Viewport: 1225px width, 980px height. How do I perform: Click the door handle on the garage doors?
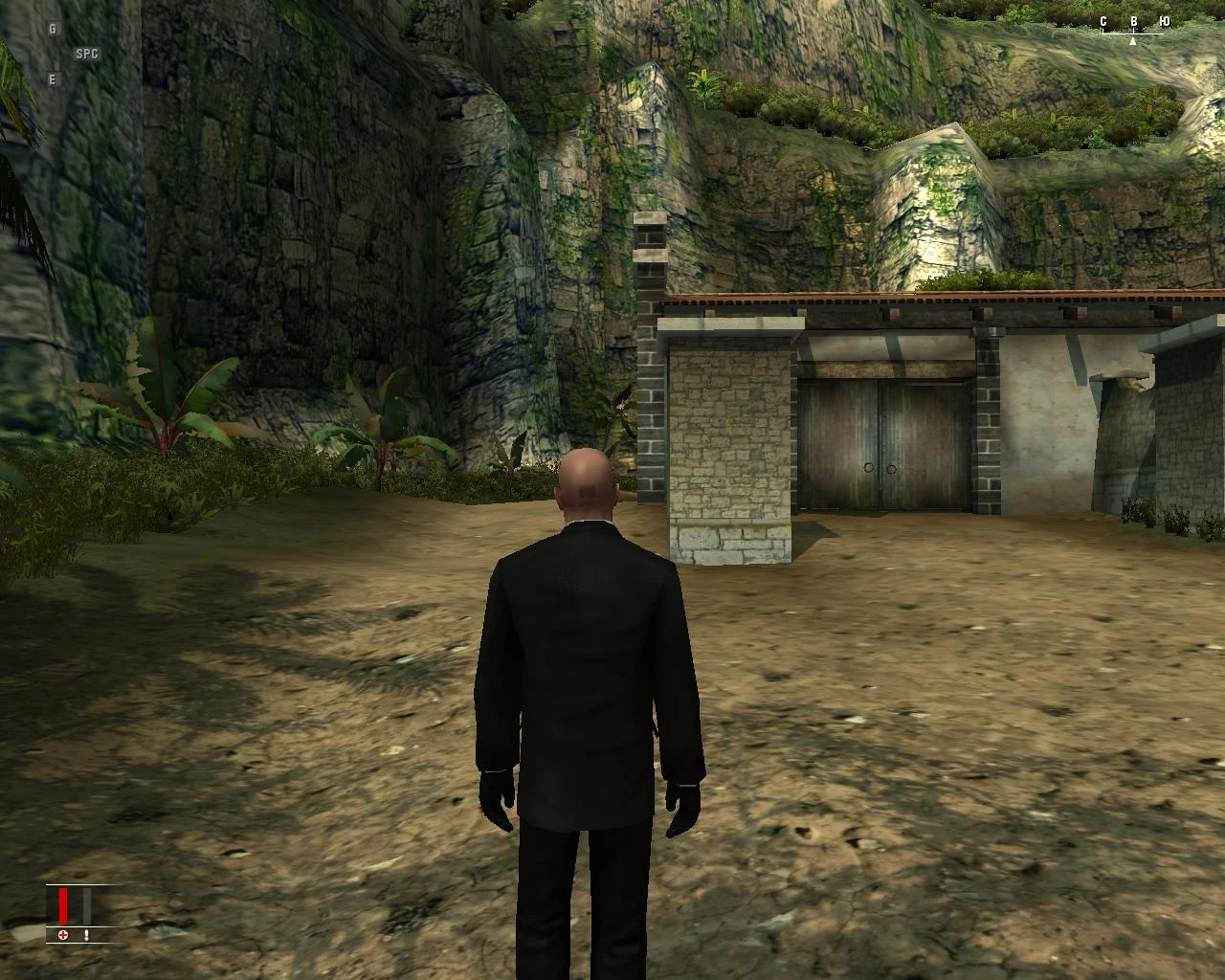(881, 466)
